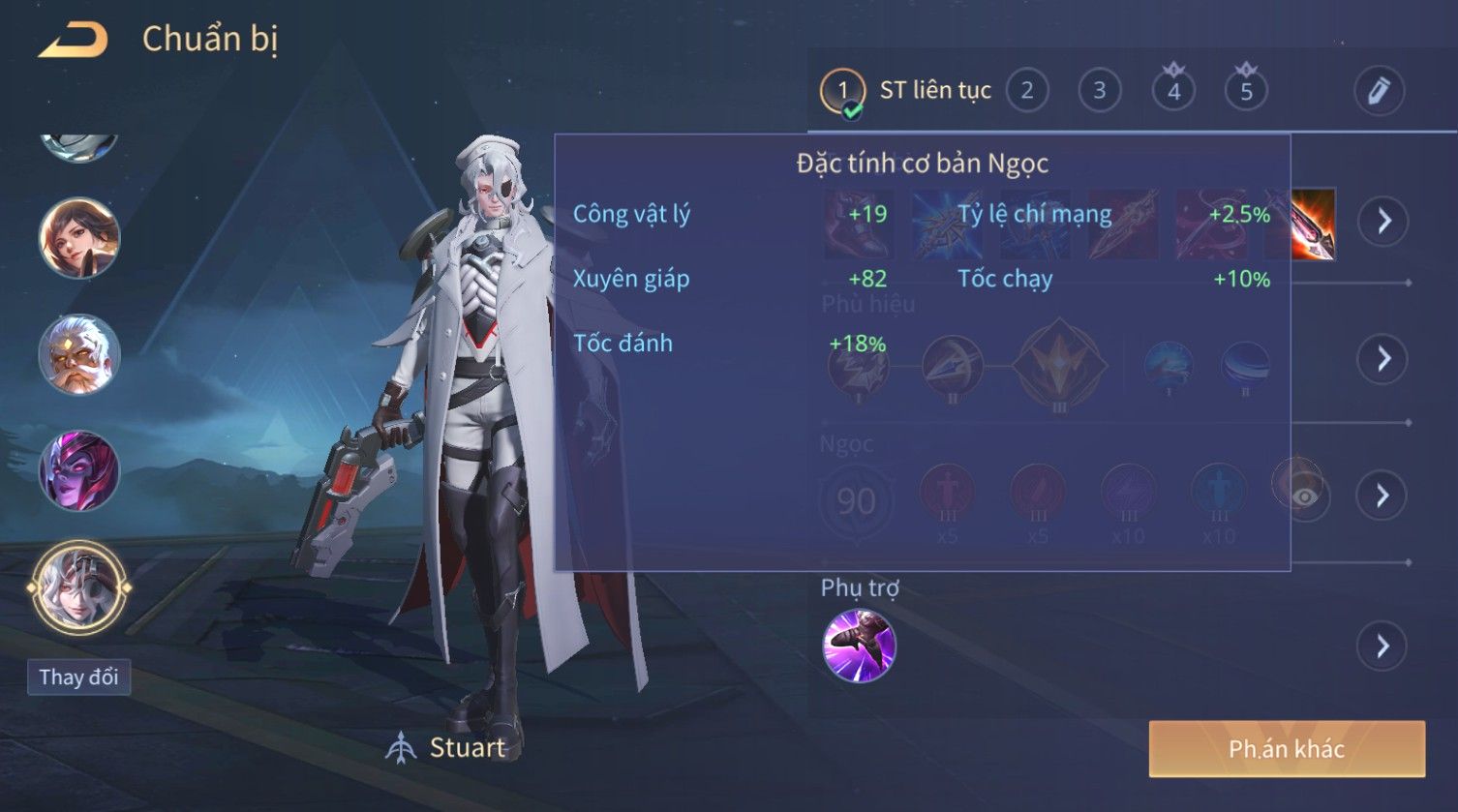Pick the brown-haired female hero portrait
This screenshot has height=812, width=1458.
78,238
